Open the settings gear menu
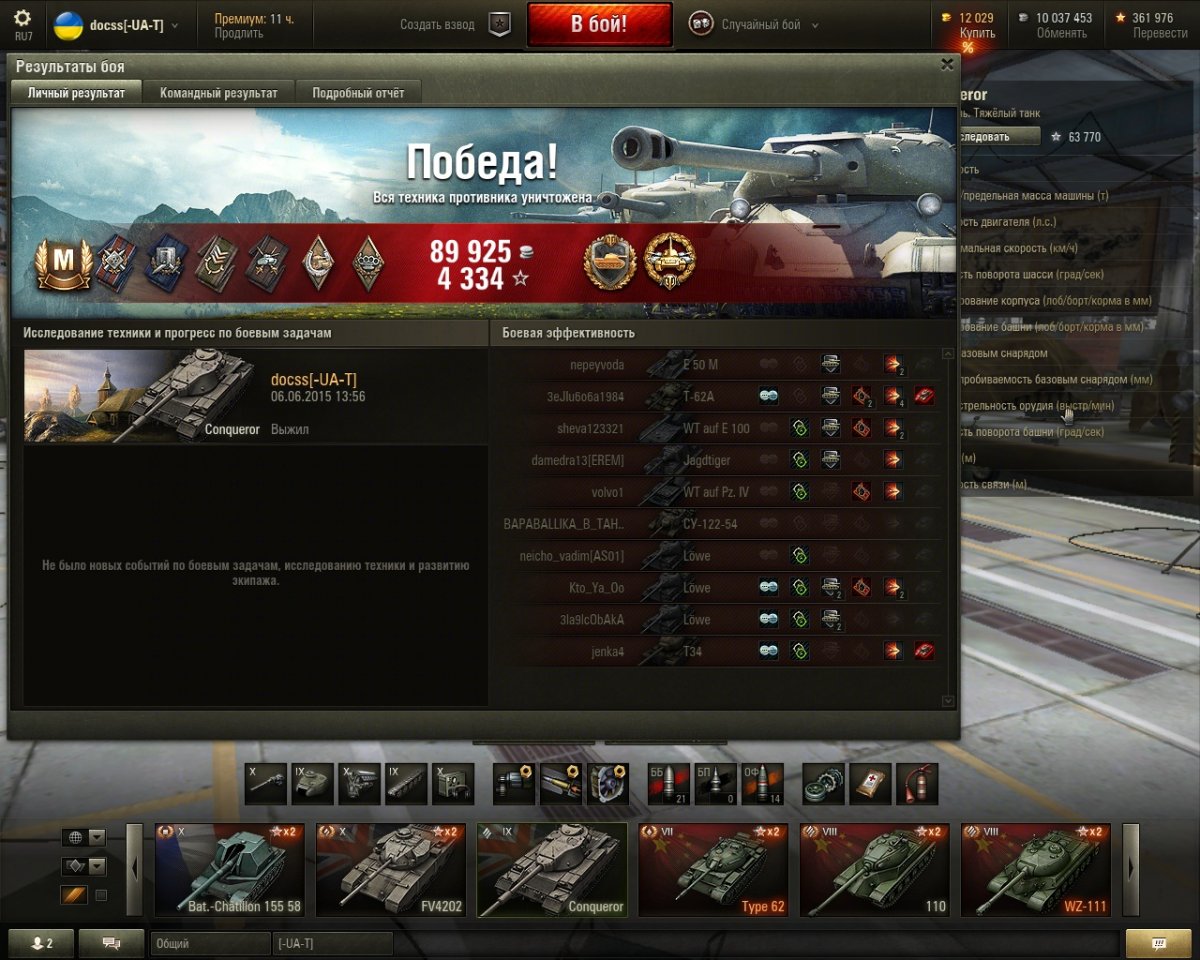This screenshot has height=960, width=1200. (23, 19)
